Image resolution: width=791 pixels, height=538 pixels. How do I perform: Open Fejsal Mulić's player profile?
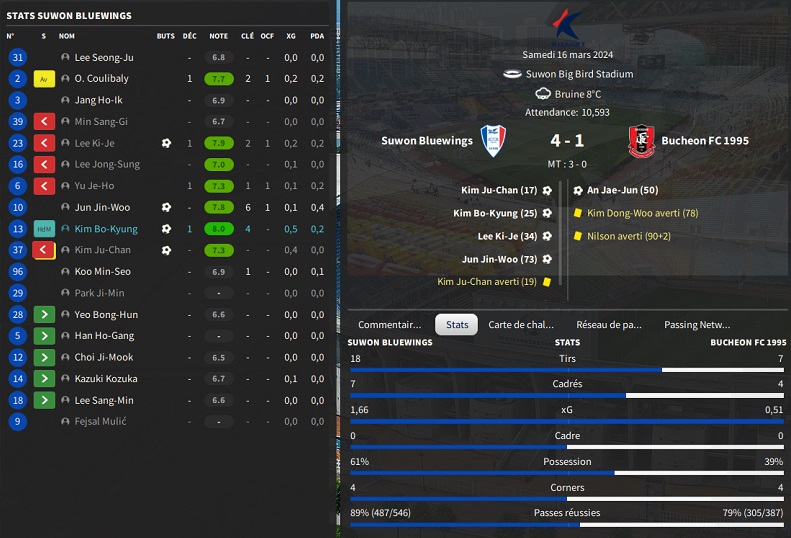(101, 422)
